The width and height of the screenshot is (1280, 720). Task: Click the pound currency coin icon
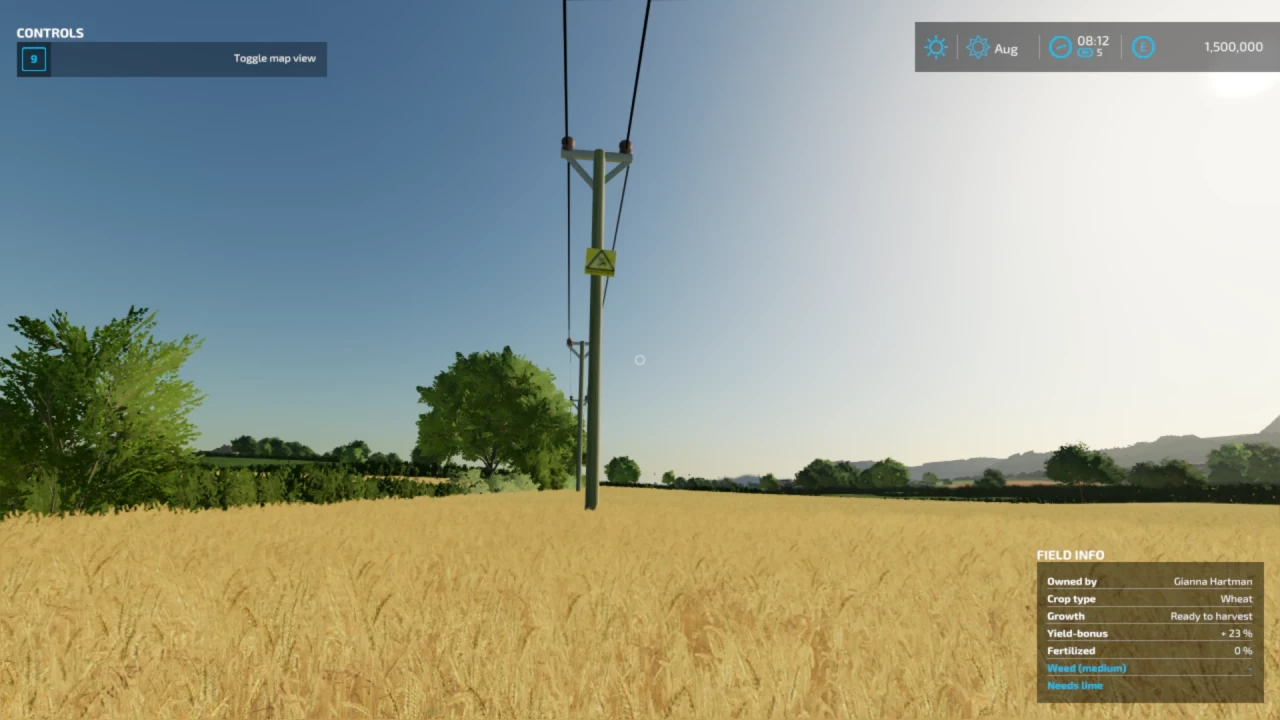click(1143, 47)
